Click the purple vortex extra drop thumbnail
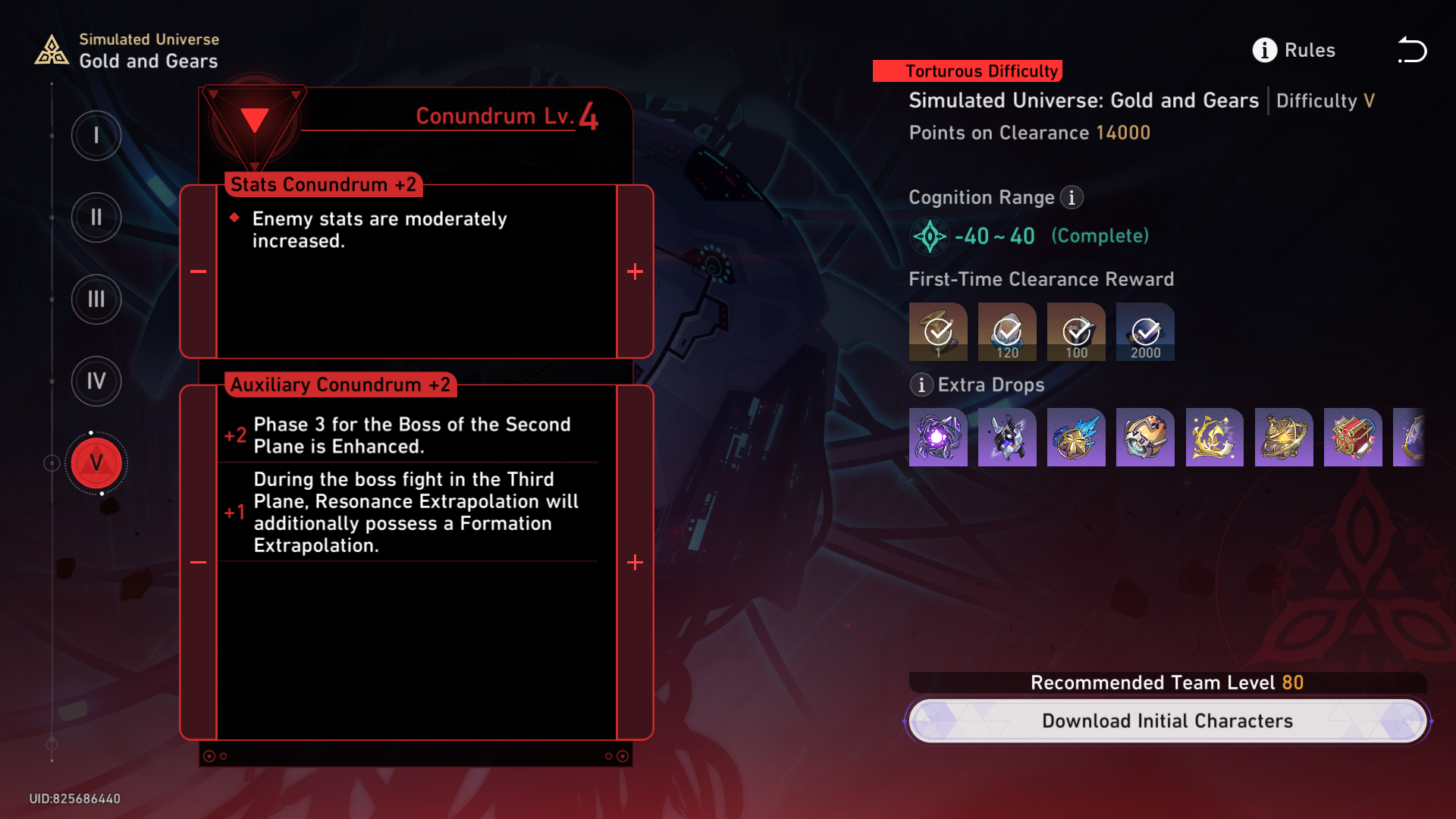 938,437
